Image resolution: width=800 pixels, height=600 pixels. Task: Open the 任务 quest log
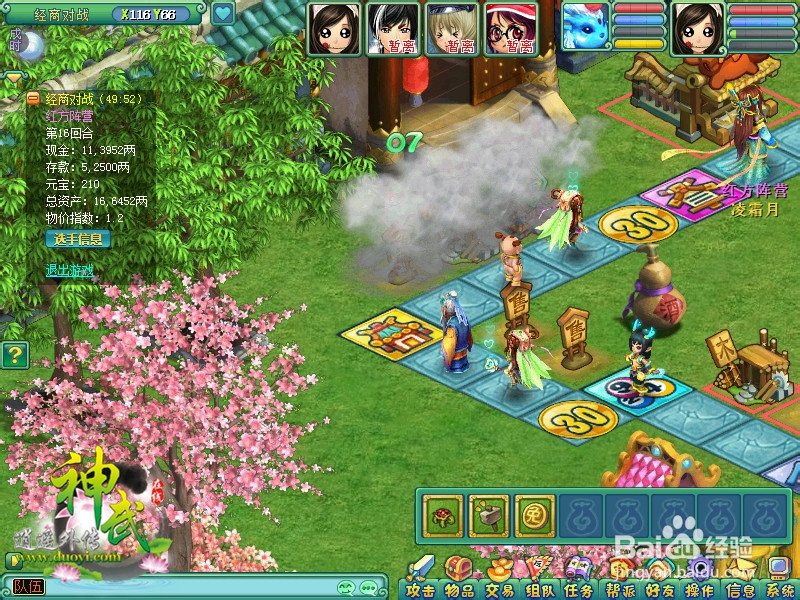[x=580, y=588]
